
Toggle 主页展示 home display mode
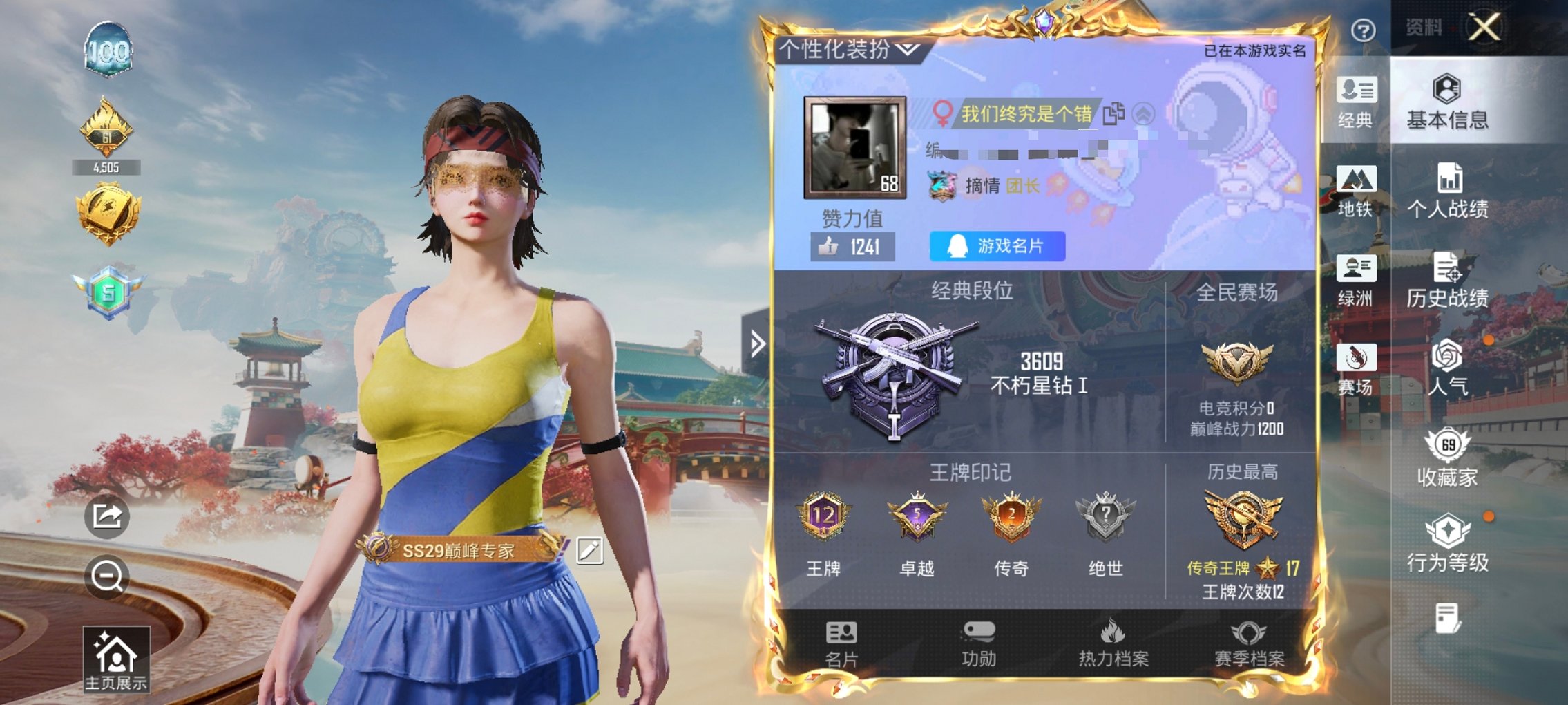tap(115, 659)
